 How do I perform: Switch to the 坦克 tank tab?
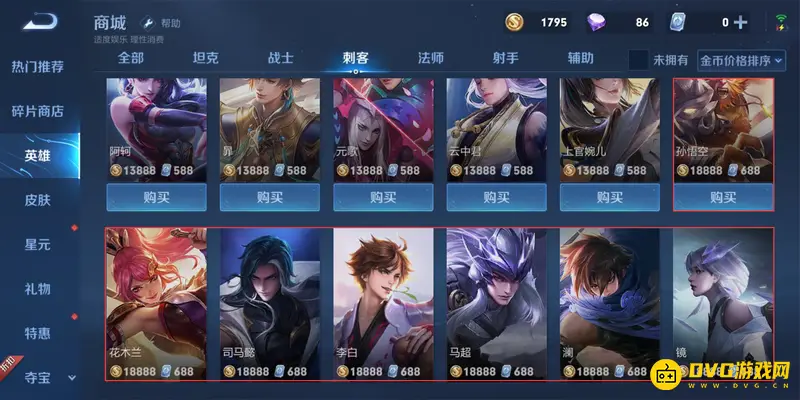point(206,59)
